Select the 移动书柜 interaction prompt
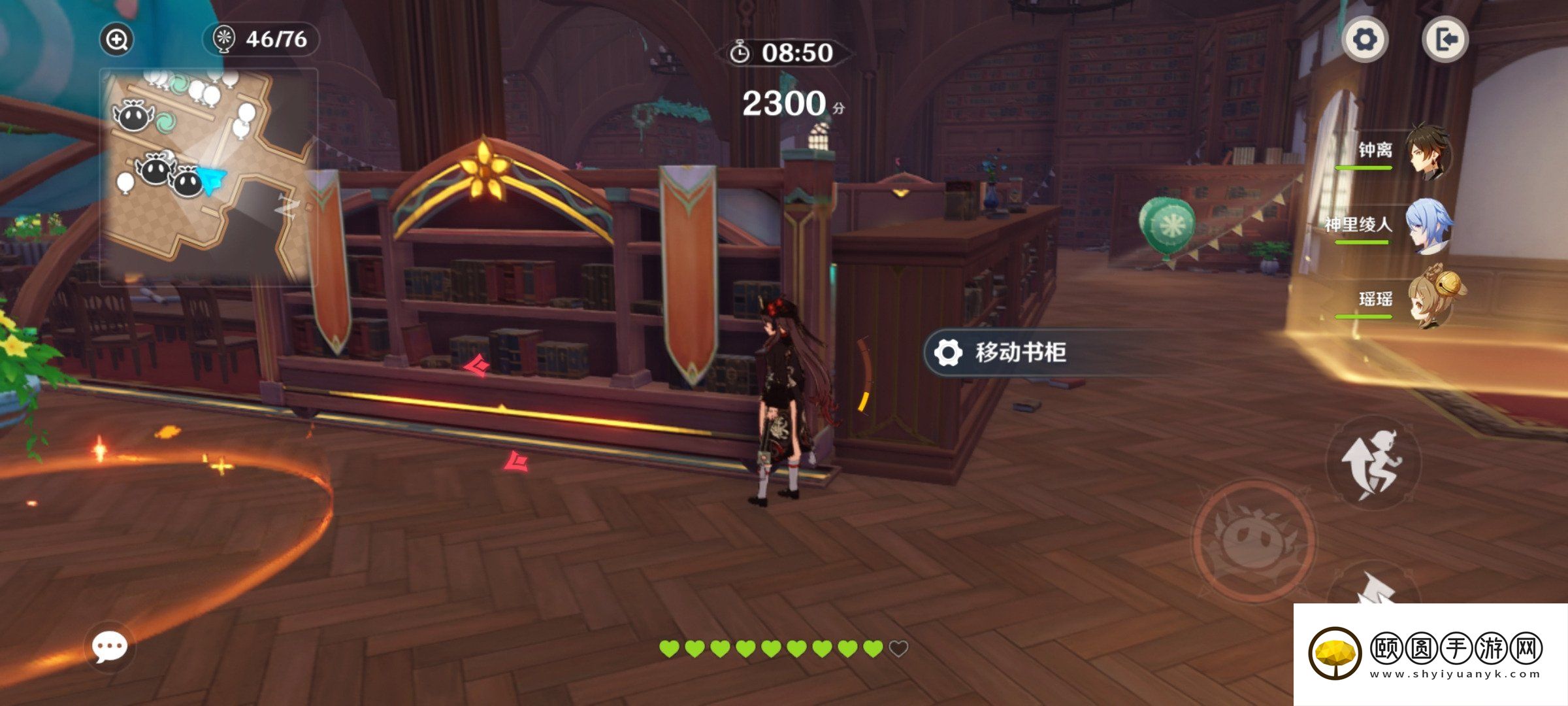This screenshot has height=706, width=1568. [1020, 353]
